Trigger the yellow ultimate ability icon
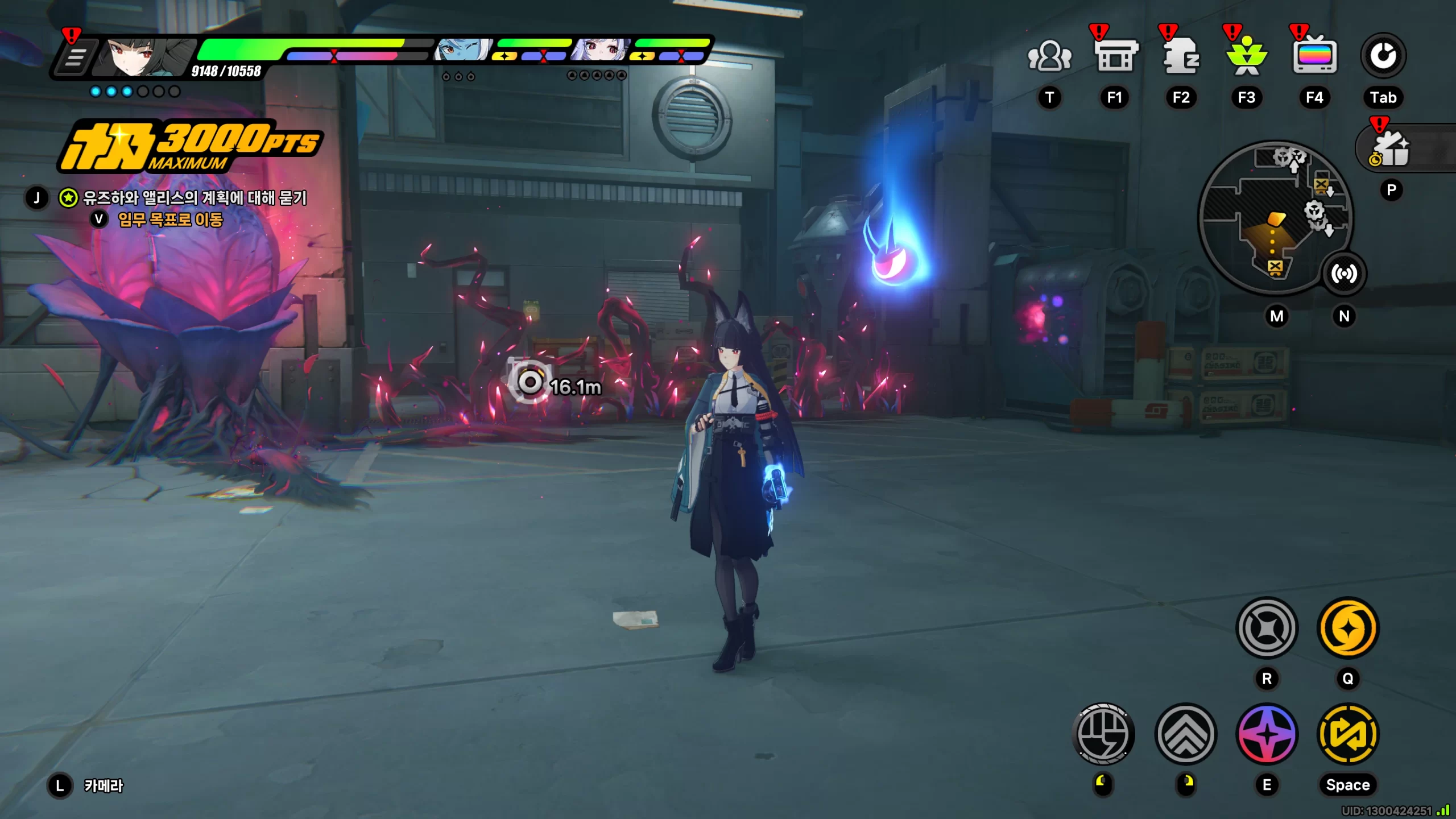Image resolution: width=1456 pixels, height=819 pixels. pyautogui.click(x=1348, y=628)
